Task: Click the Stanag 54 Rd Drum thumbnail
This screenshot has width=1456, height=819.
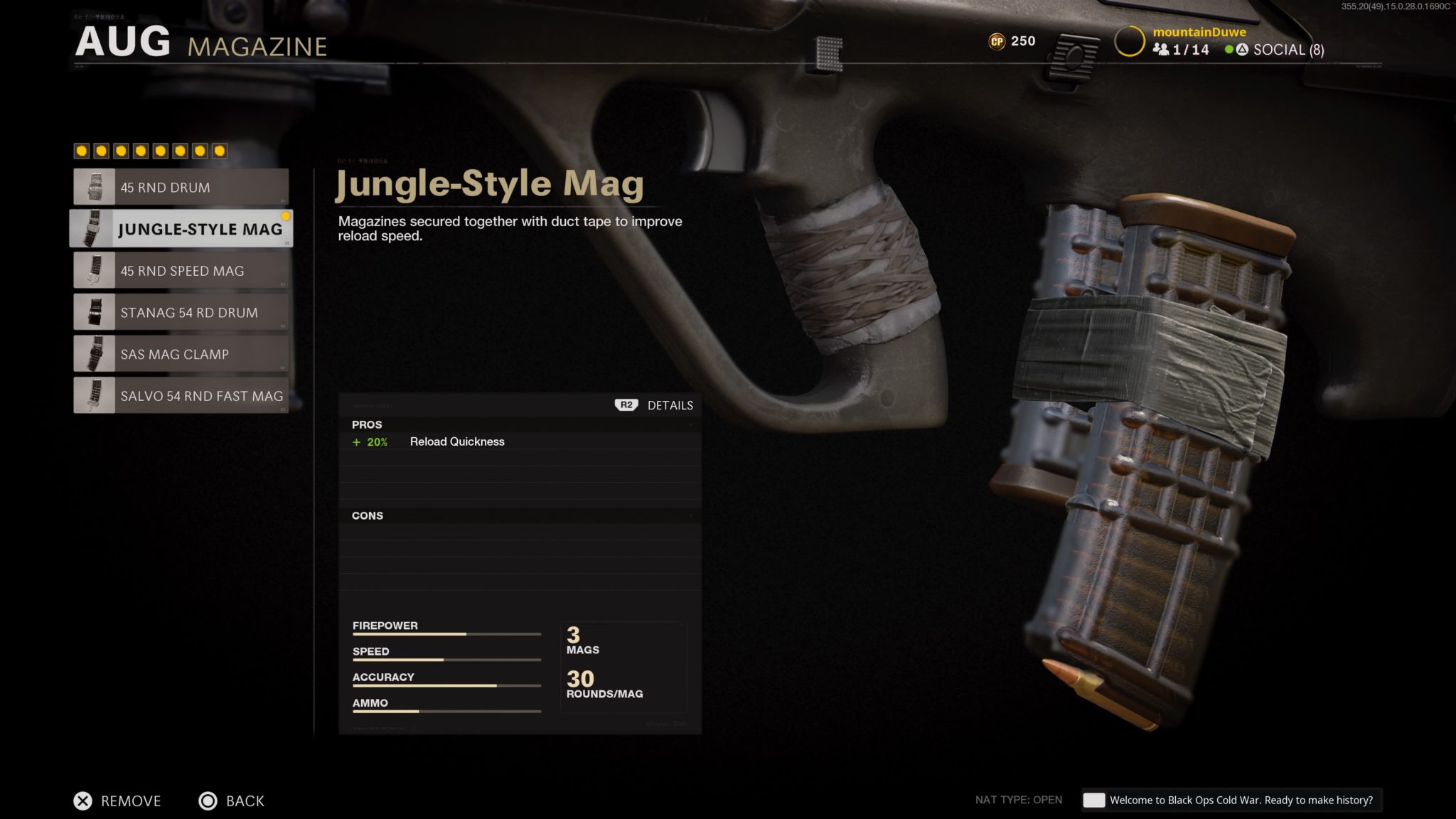Action: click(96, 312)
